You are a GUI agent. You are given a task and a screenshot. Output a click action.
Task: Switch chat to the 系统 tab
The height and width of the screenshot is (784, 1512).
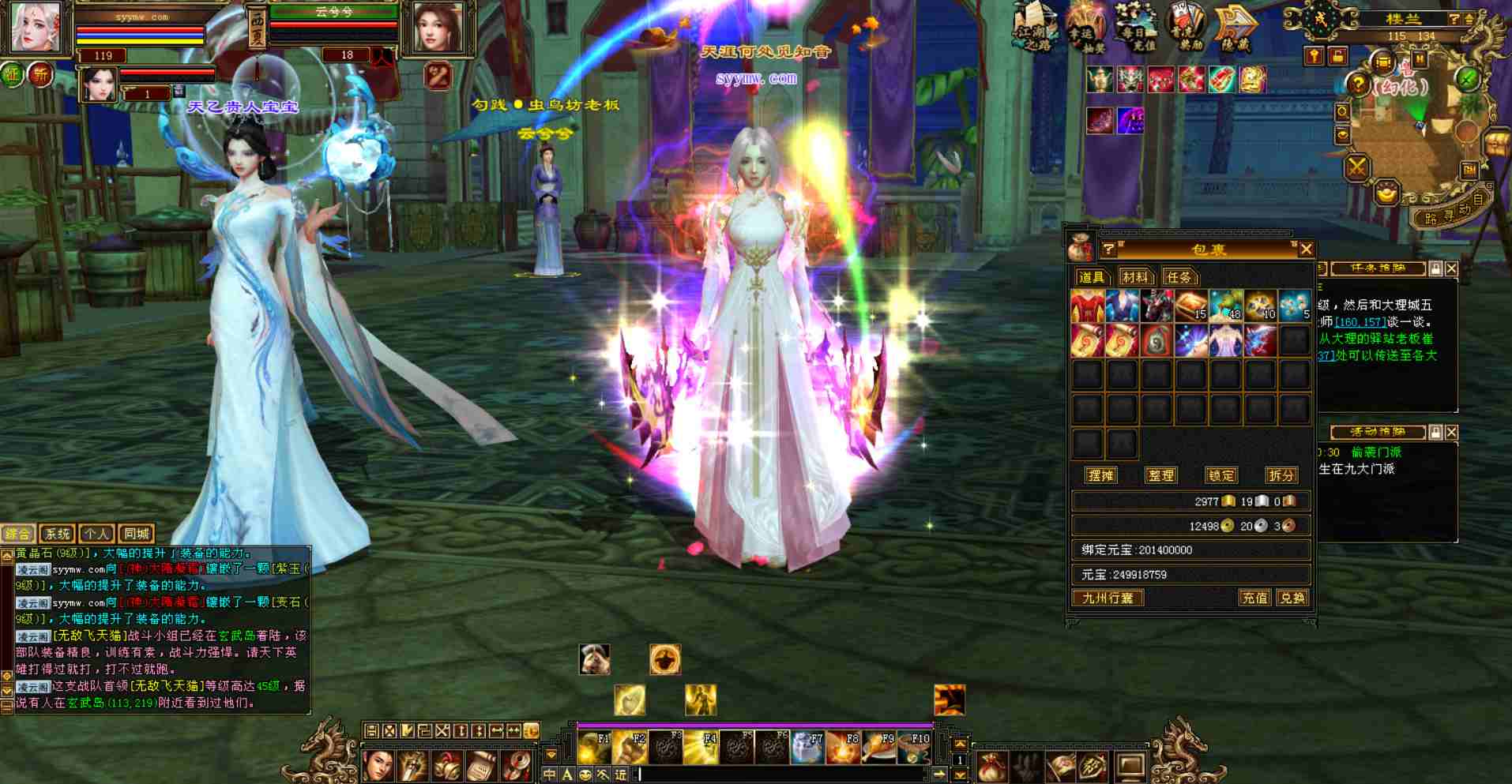point(57,534)
